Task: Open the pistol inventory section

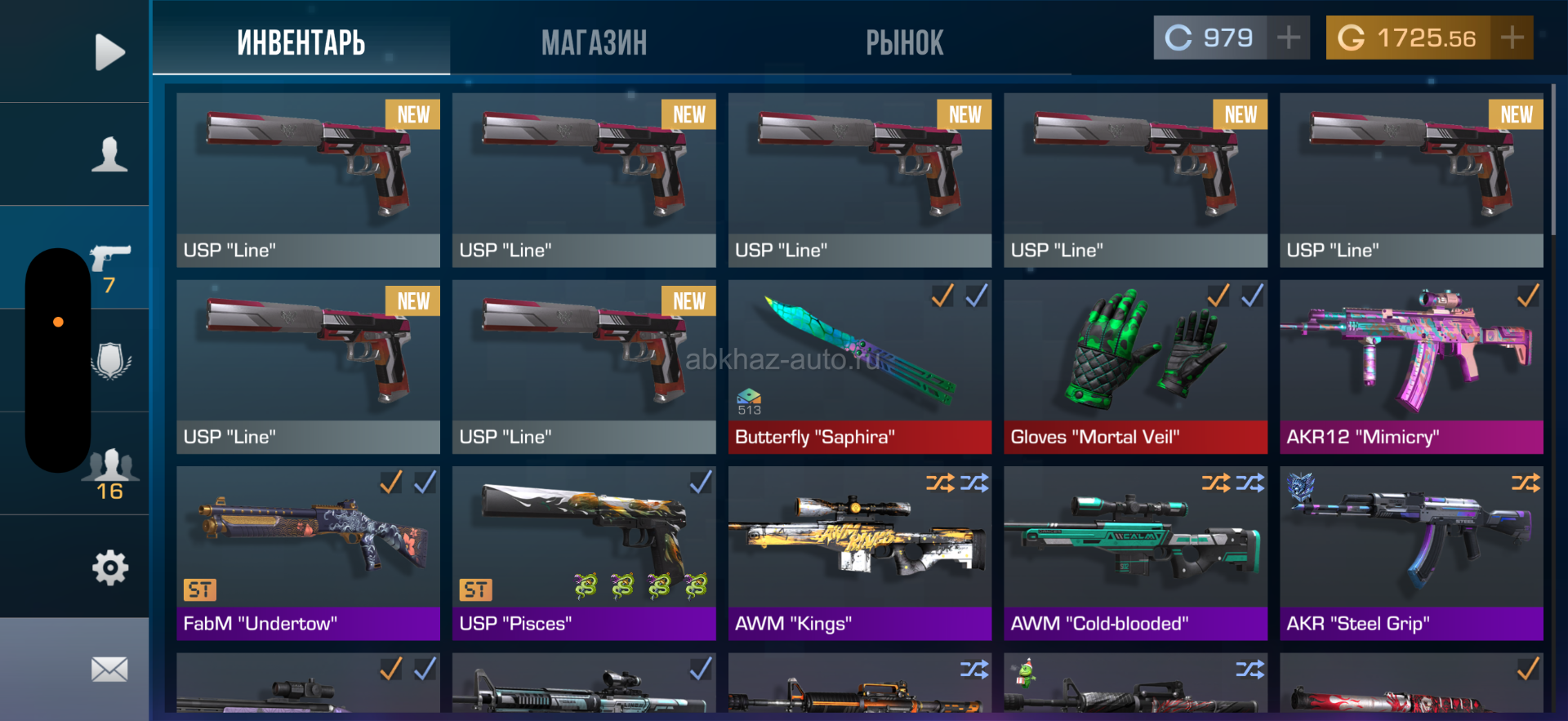Action: click(110, 261)
